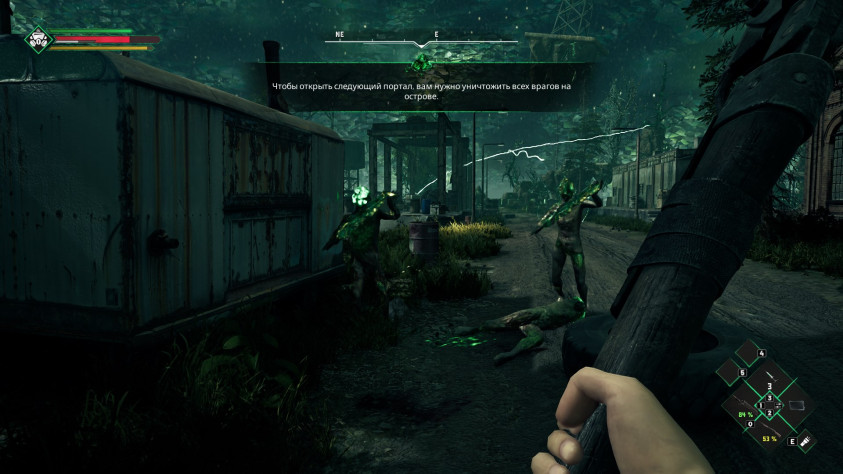Select the weapon slot showing 53%

point(770,431)
